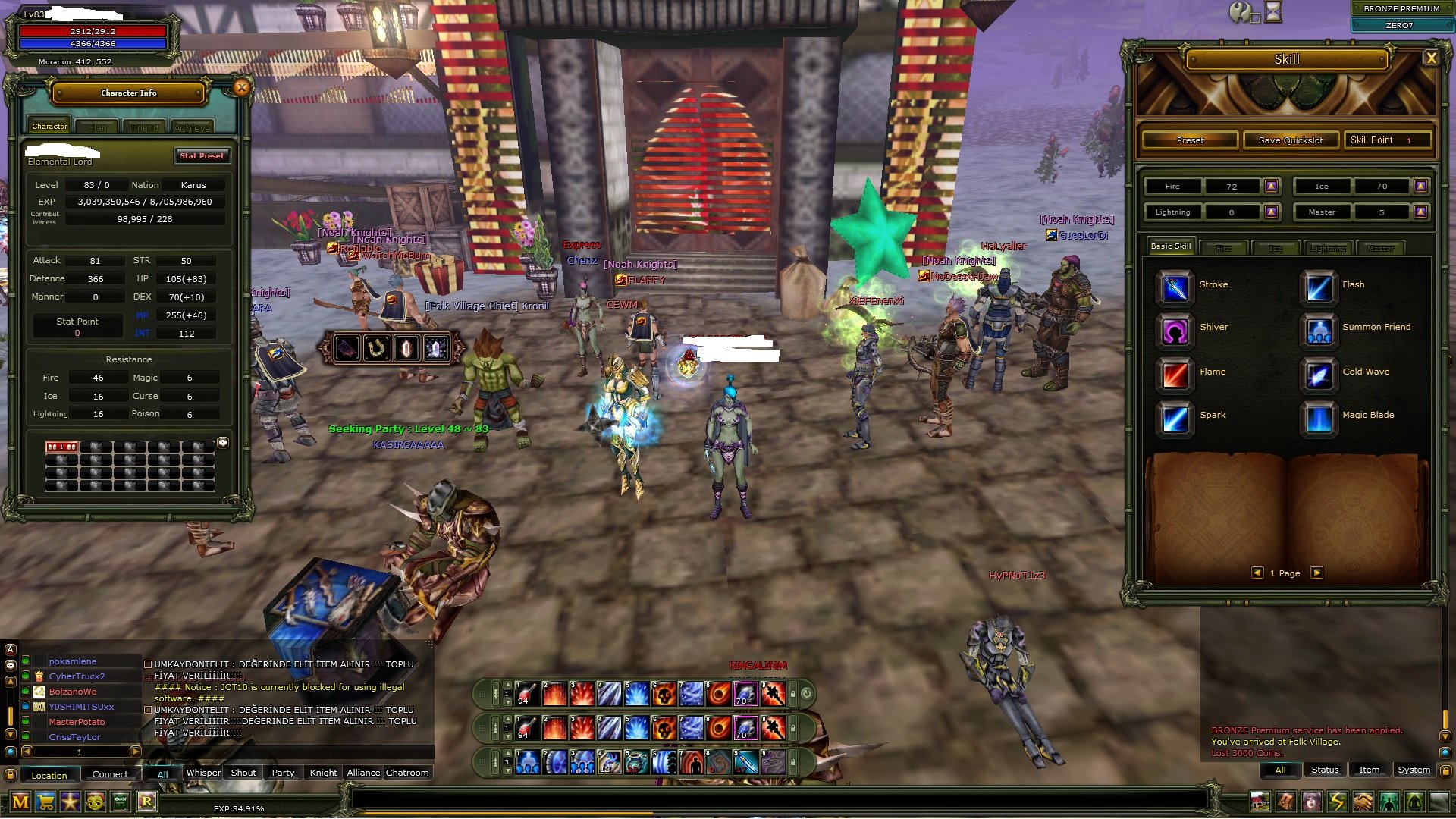Open the Stat Preset button
This screenshot has width=1456, height=819.
[202, 156]
